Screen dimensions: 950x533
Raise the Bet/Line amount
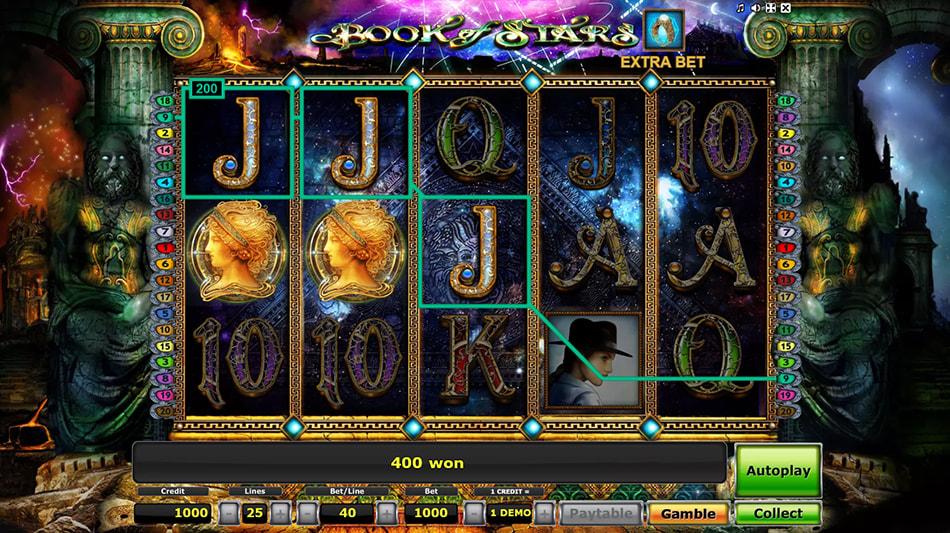click(387, 513)
